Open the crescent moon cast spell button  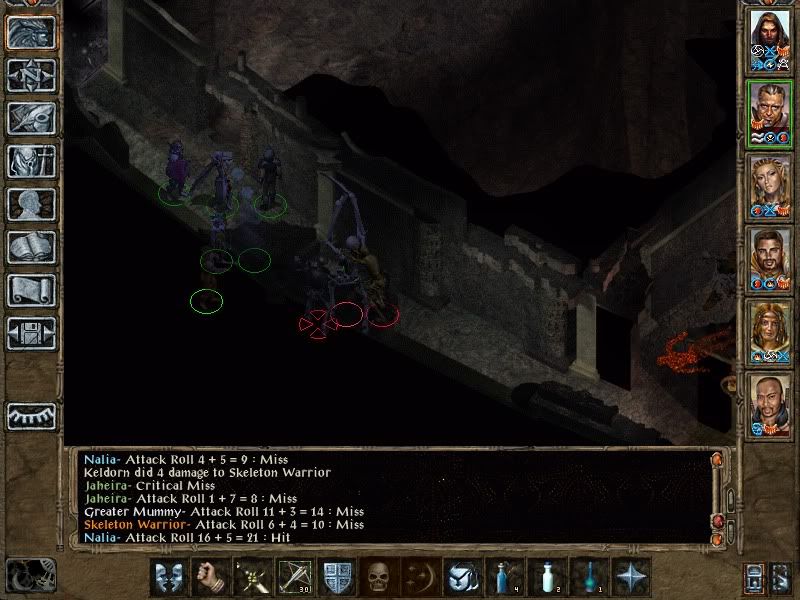pyautogui.click(x=420, y=577)
